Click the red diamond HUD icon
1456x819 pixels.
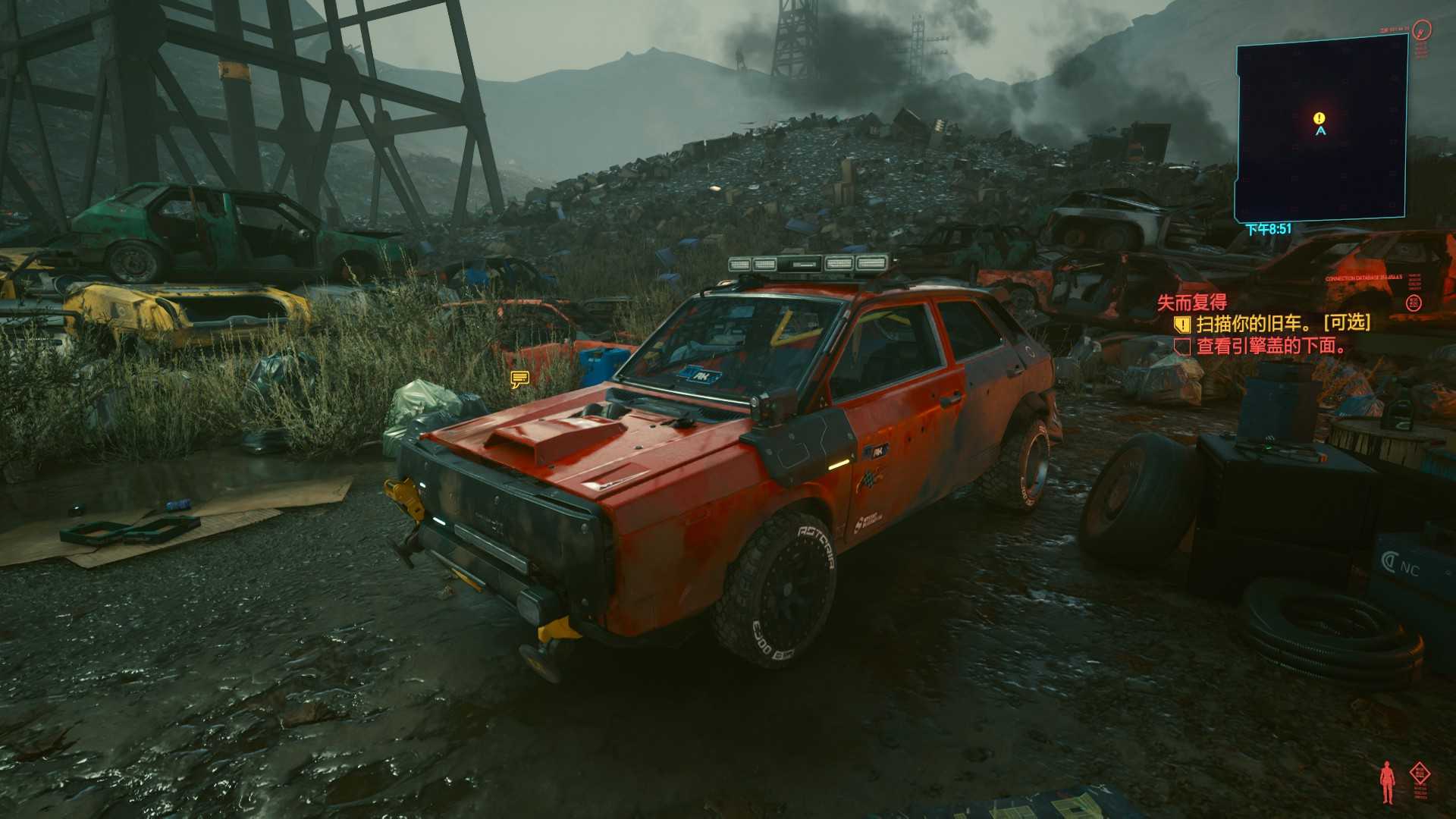coord(1420,775)
